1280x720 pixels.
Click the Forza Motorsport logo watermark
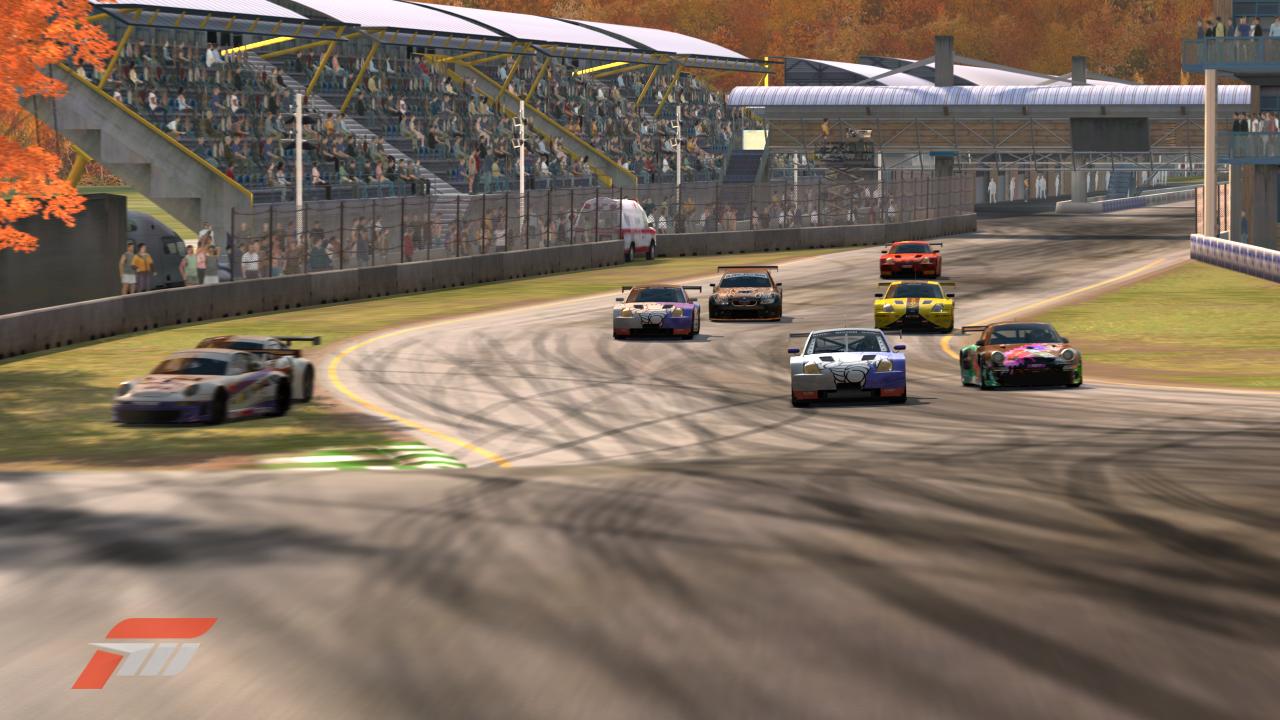[143, 653]
